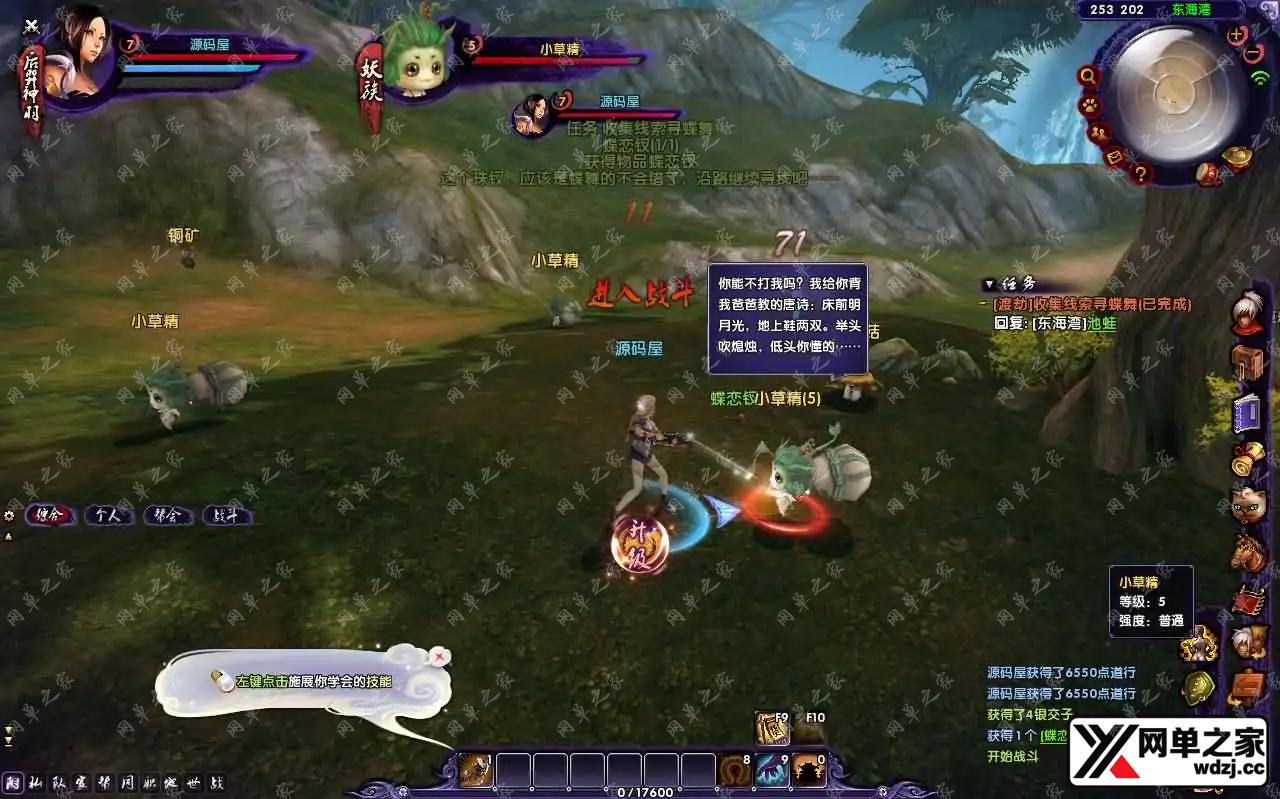Switch to the 个人 chat tab

(x=108, y=516)
